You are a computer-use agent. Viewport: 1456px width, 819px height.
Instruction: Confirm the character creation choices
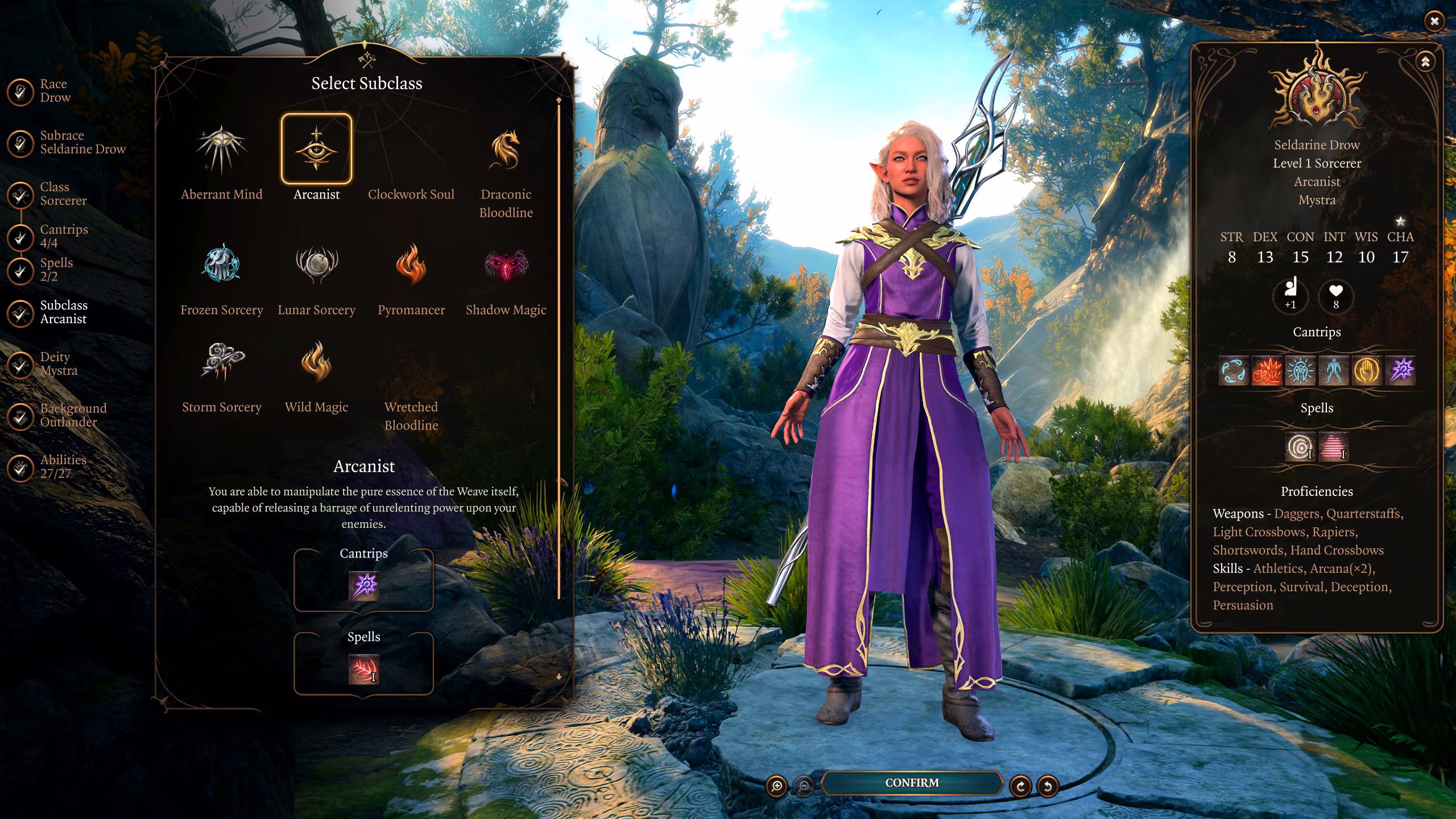click(912, 783)
